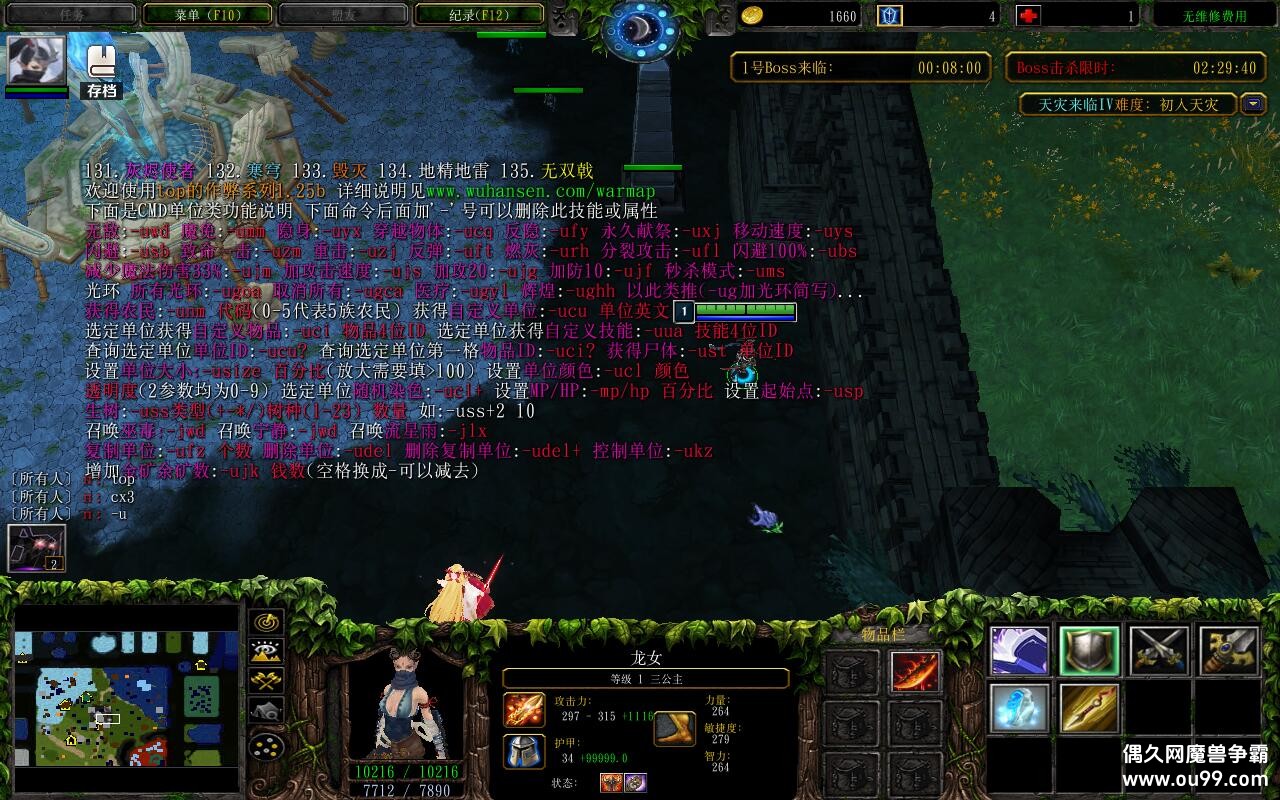Open the 任务 quests panel
Screen dimensions: 1280x800
[71, 15]
